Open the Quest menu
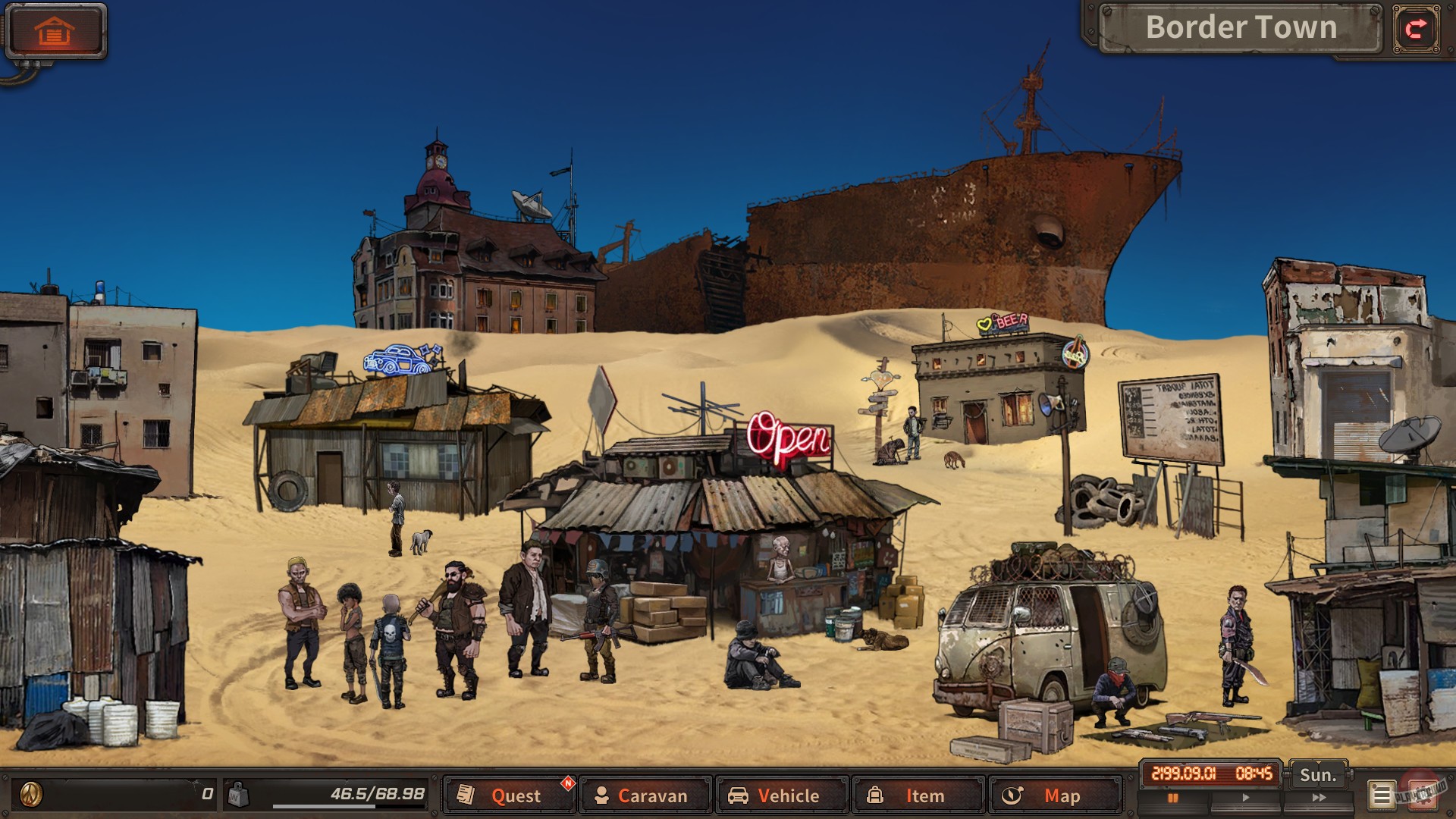 [x=516, y=796]
